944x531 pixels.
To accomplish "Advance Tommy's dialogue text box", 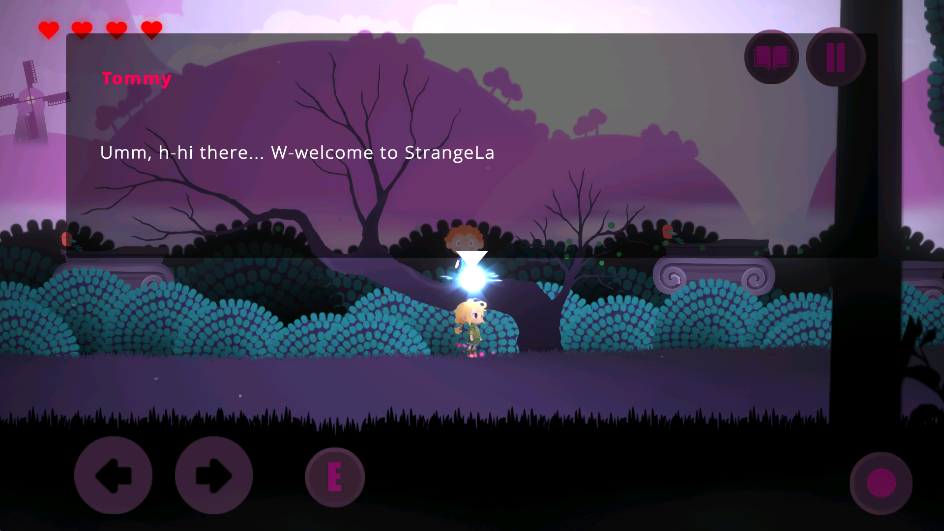I will (x=471, y=152).
